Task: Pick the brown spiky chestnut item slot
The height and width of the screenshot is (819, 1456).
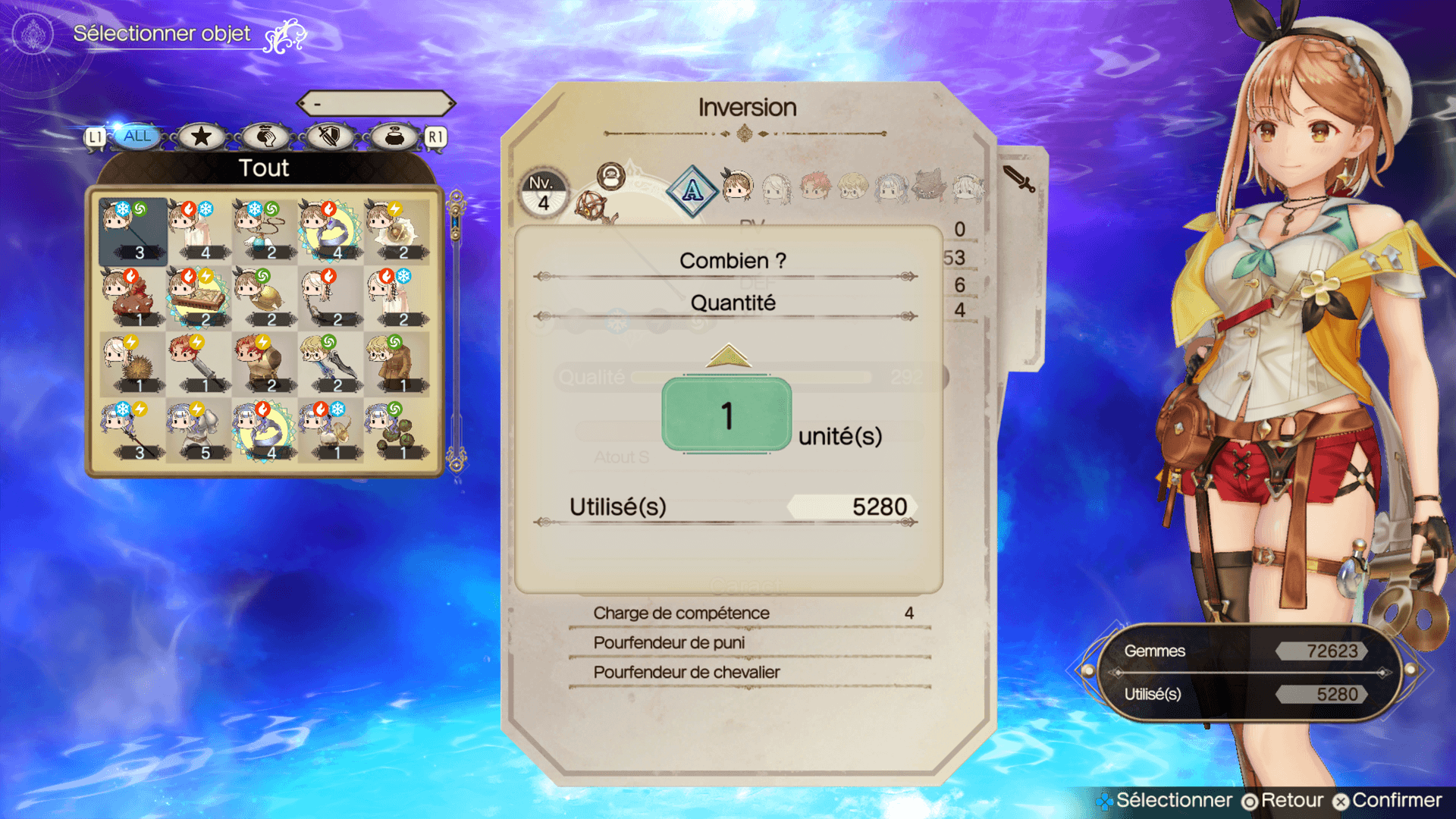Action: (133, 364)
